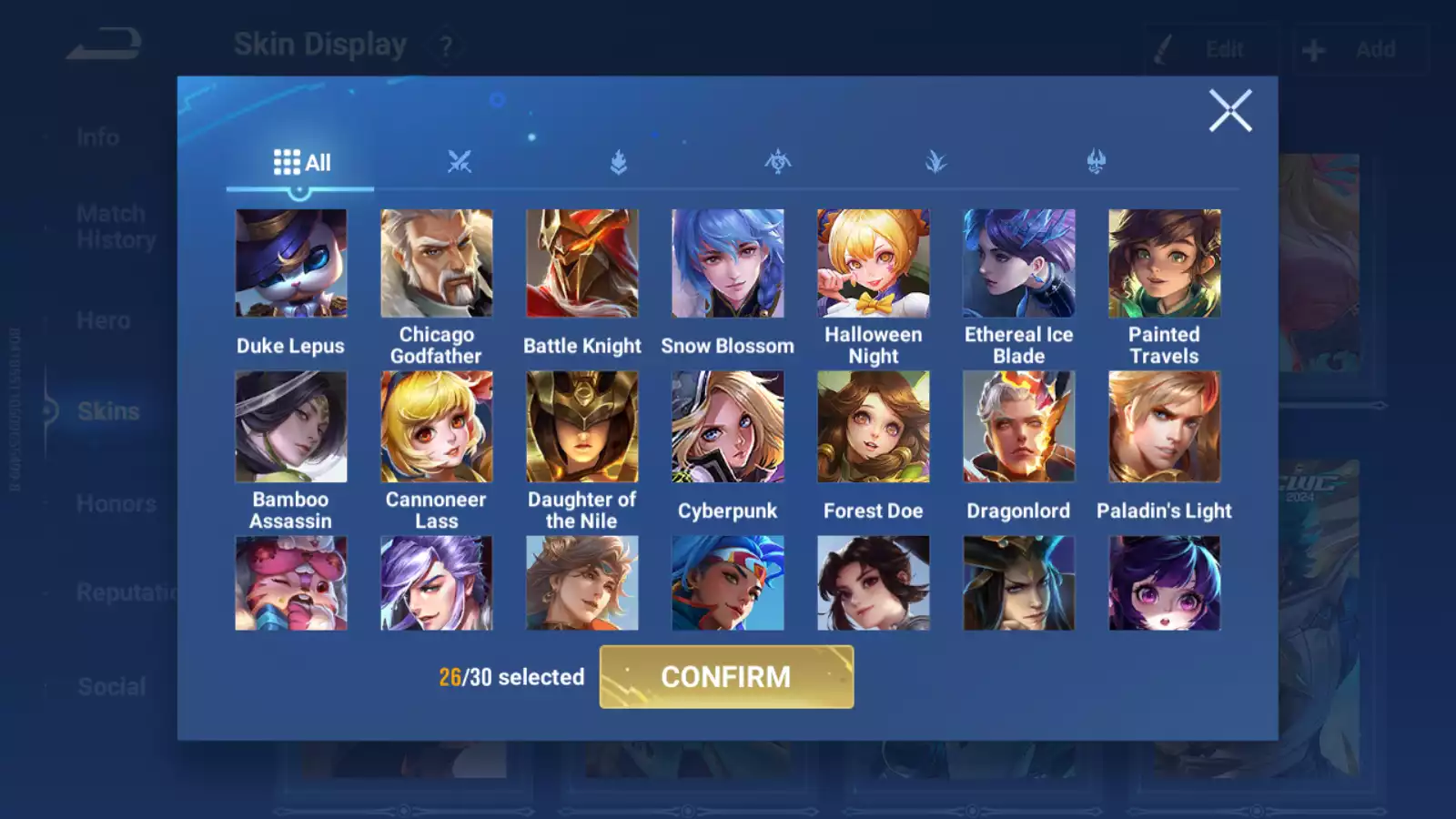
Task: Select the Bamboo Assassin skin
Action: (x=291, y=427)
